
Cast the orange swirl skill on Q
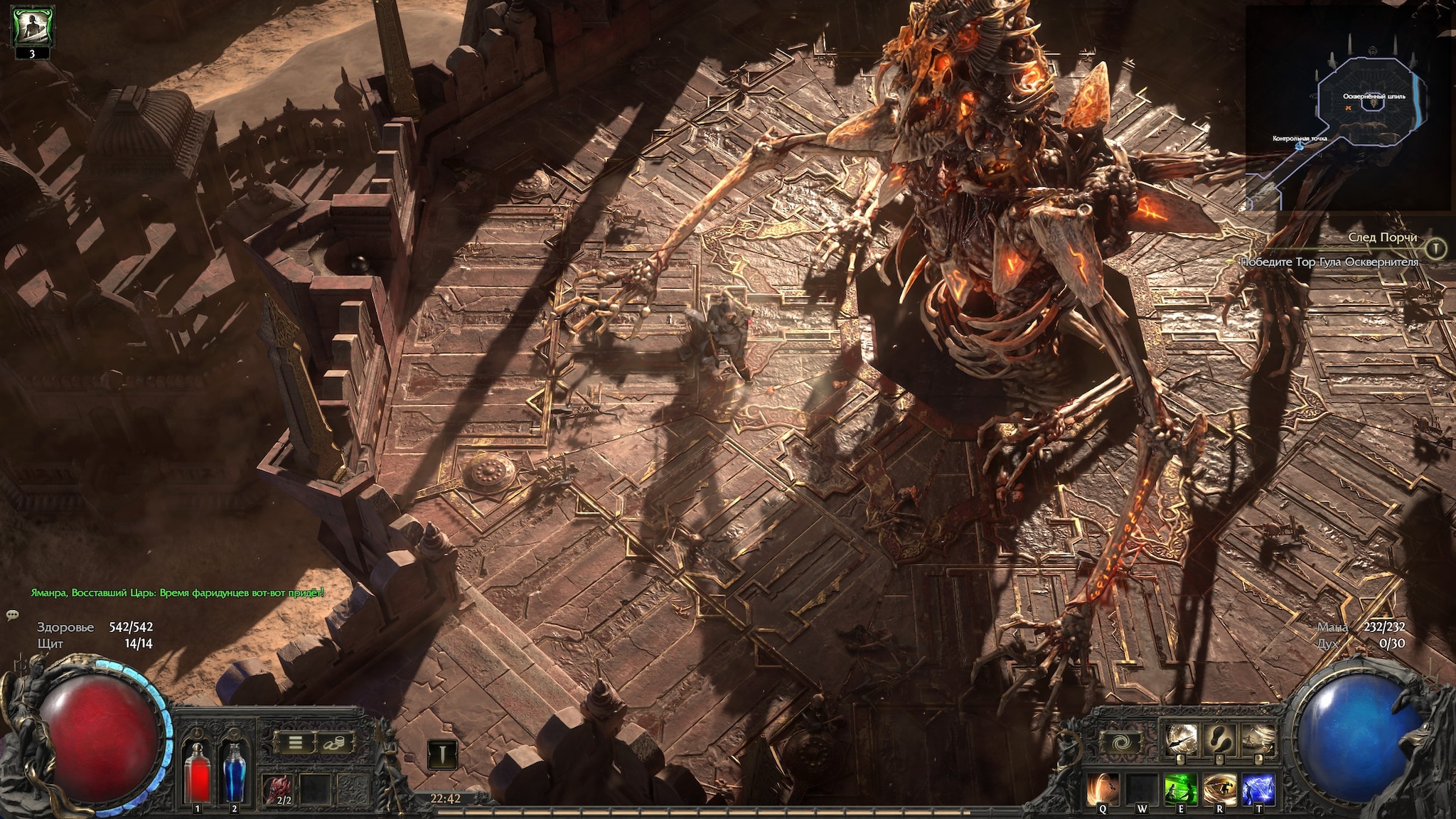point(1103,789)
